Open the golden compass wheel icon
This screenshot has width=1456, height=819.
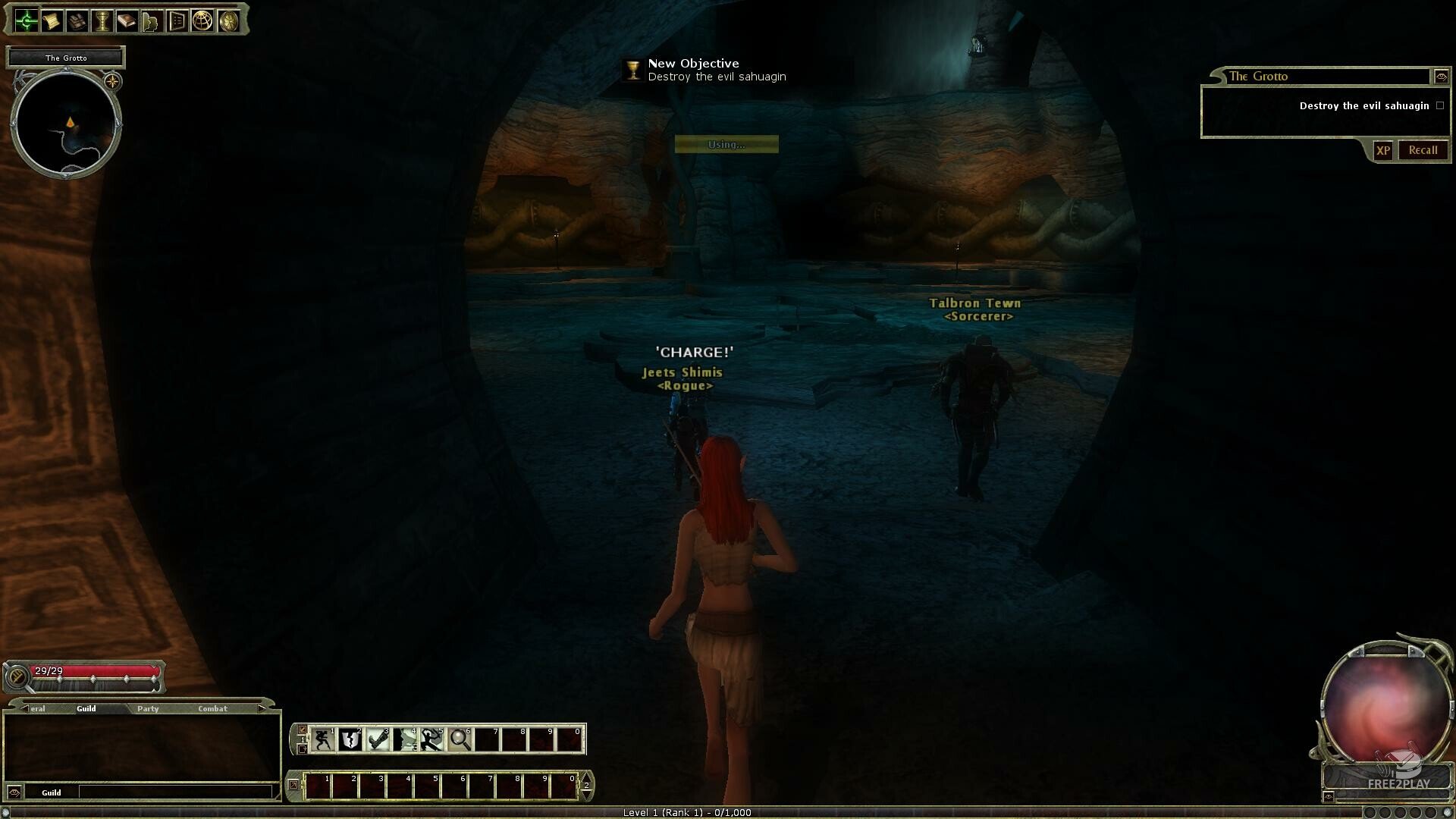[227, 20]
